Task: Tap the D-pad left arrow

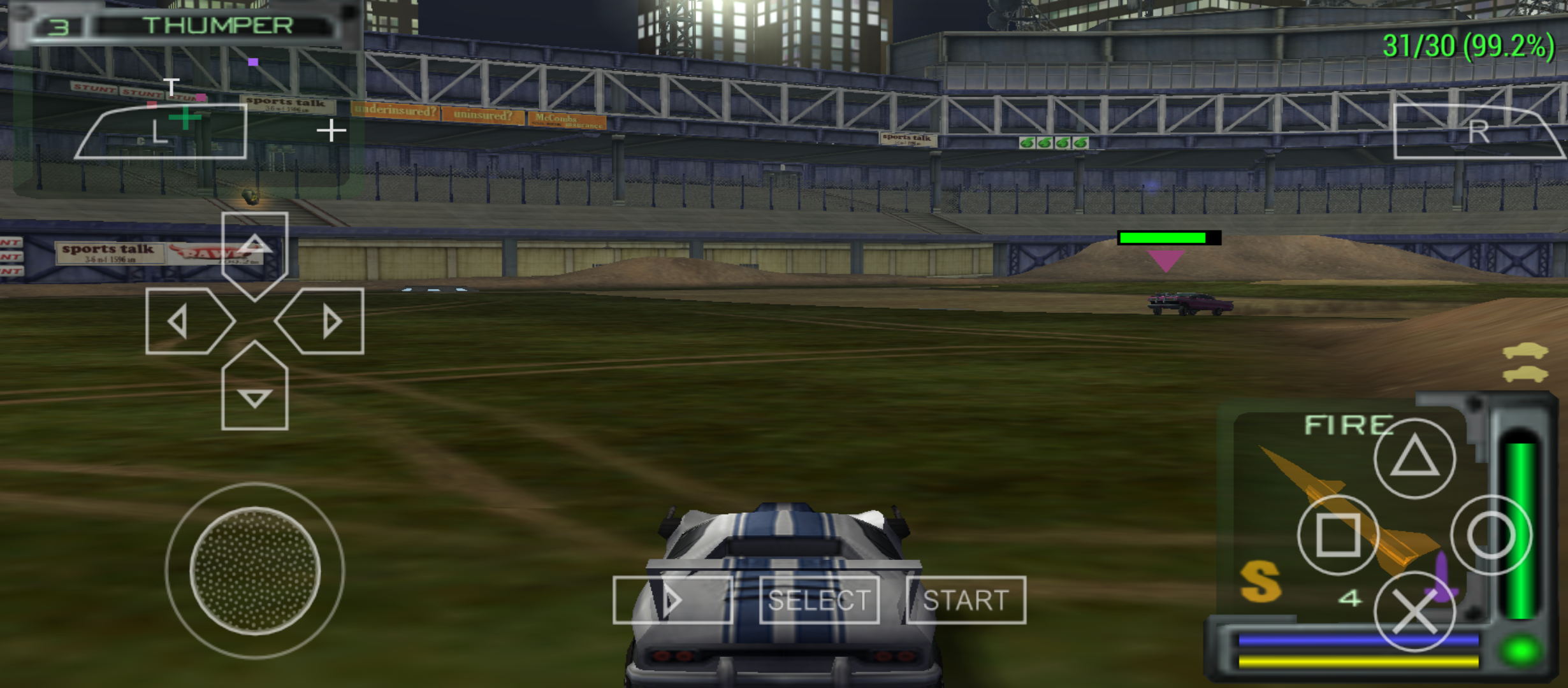Action: (x=186, y=321)
